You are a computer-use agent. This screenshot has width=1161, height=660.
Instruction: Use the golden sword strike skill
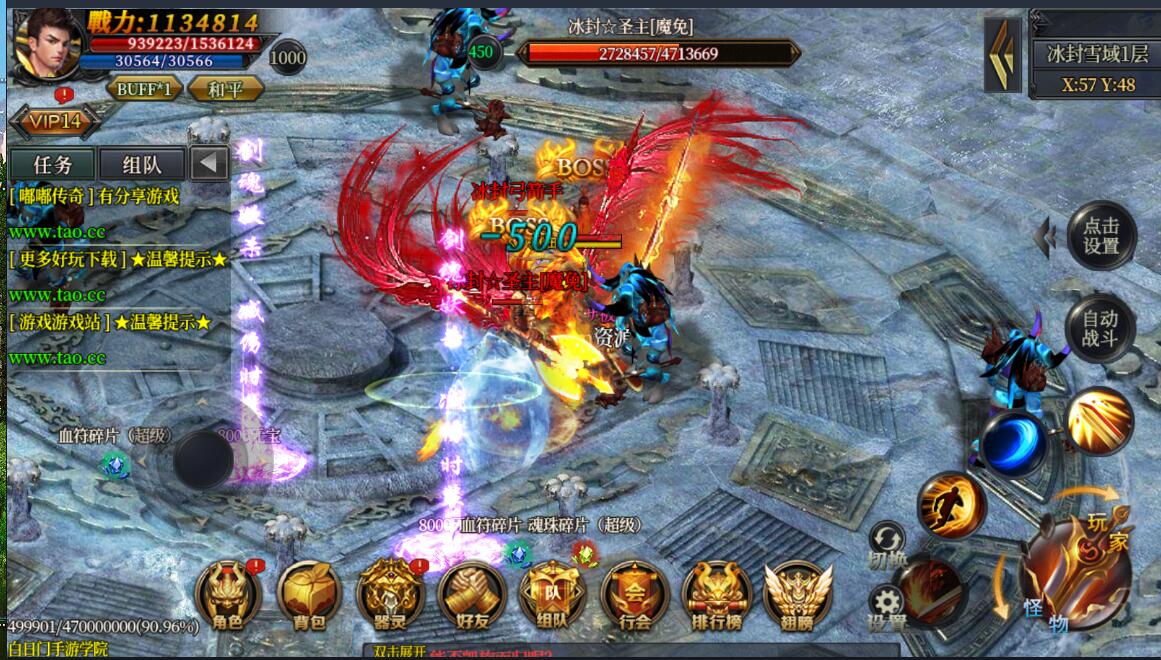point(1099,421)
